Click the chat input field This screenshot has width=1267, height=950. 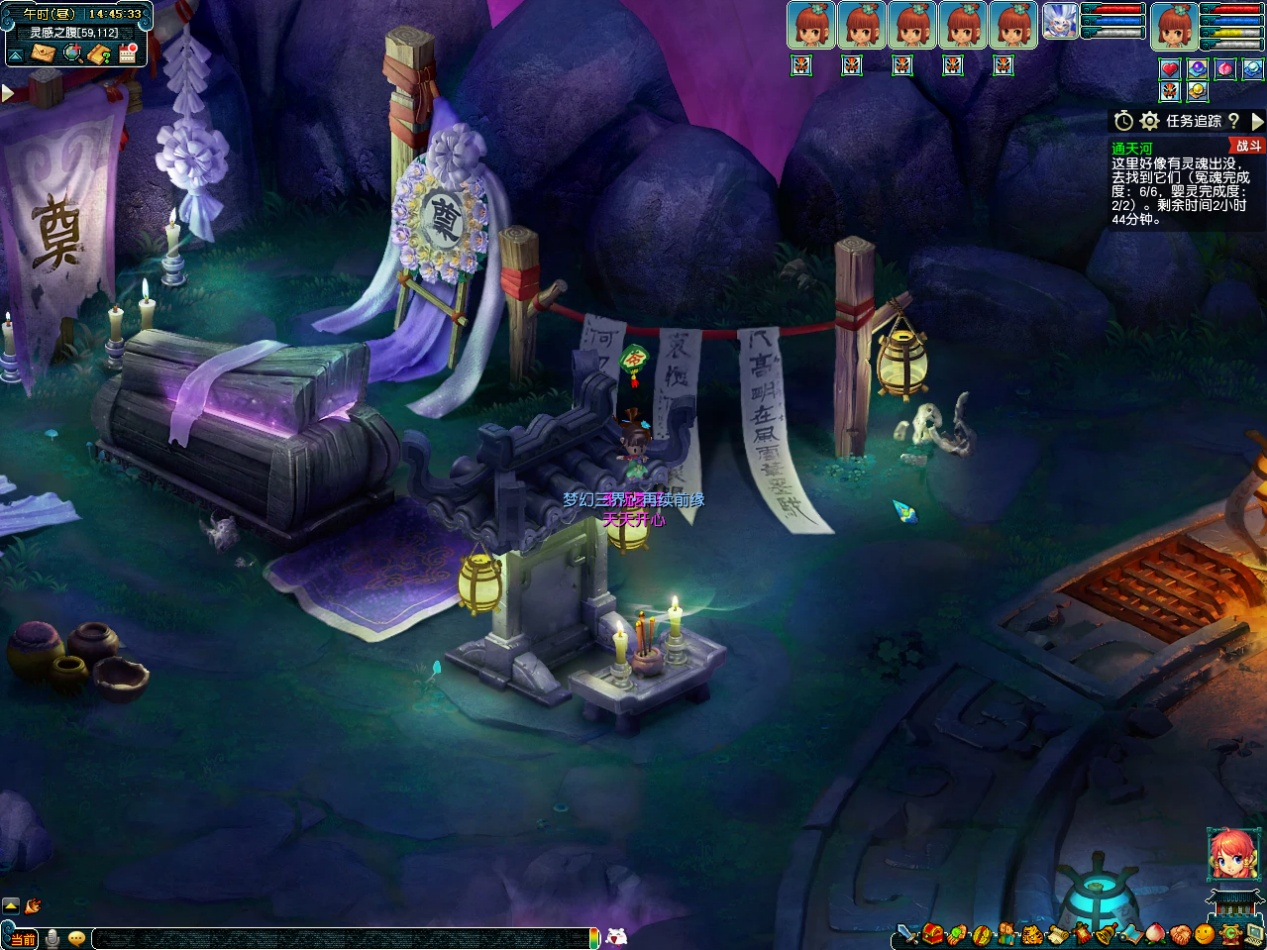340,938
